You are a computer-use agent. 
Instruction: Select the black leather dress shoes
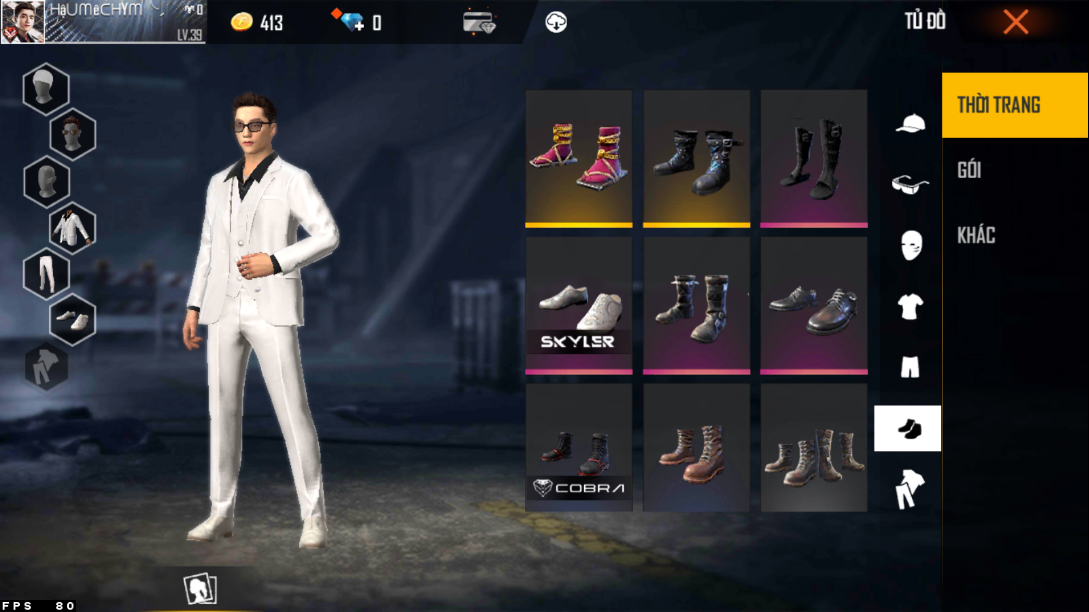[x=814, y=305]
